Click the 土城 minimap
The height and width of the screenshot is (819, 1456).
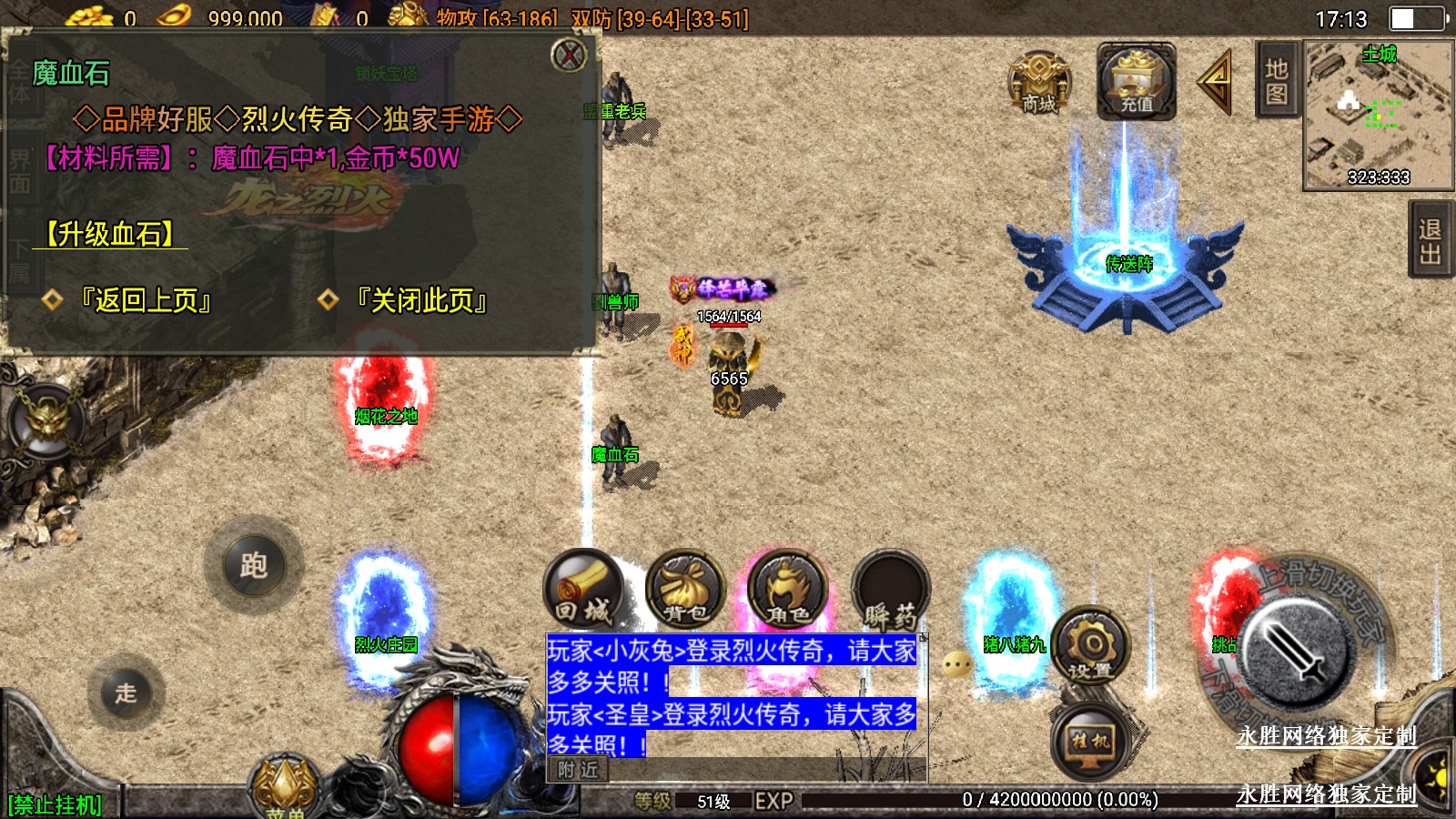pos(1379,114)
